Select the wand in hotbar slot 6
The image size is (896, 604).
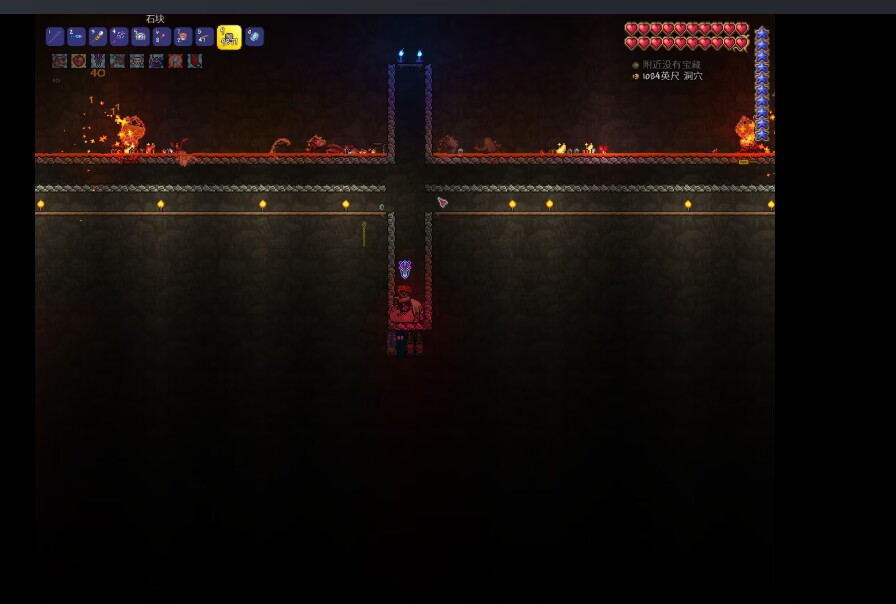point(162,37)
